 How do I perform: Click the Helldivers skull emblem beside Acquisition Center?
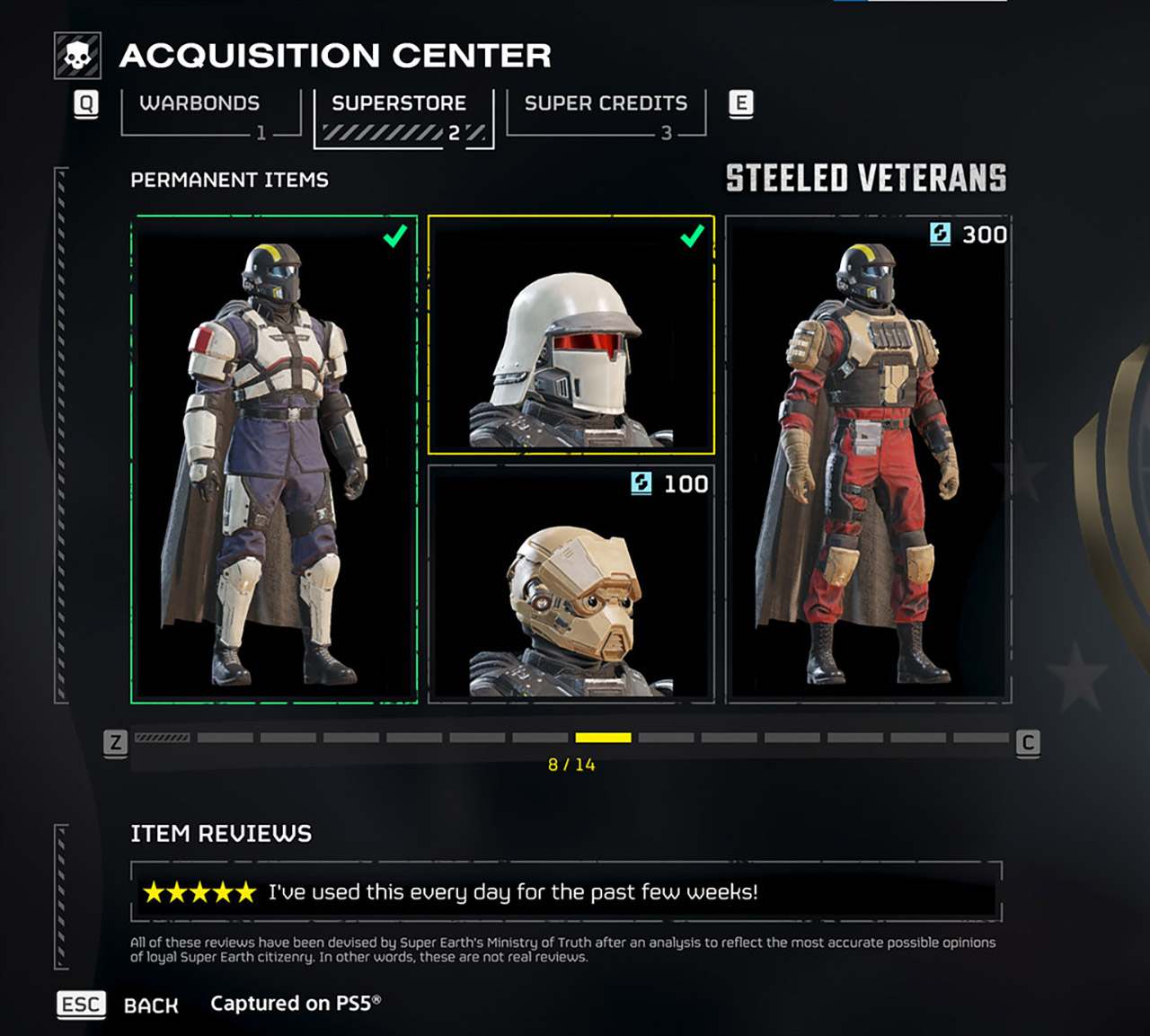click(79, 56)
